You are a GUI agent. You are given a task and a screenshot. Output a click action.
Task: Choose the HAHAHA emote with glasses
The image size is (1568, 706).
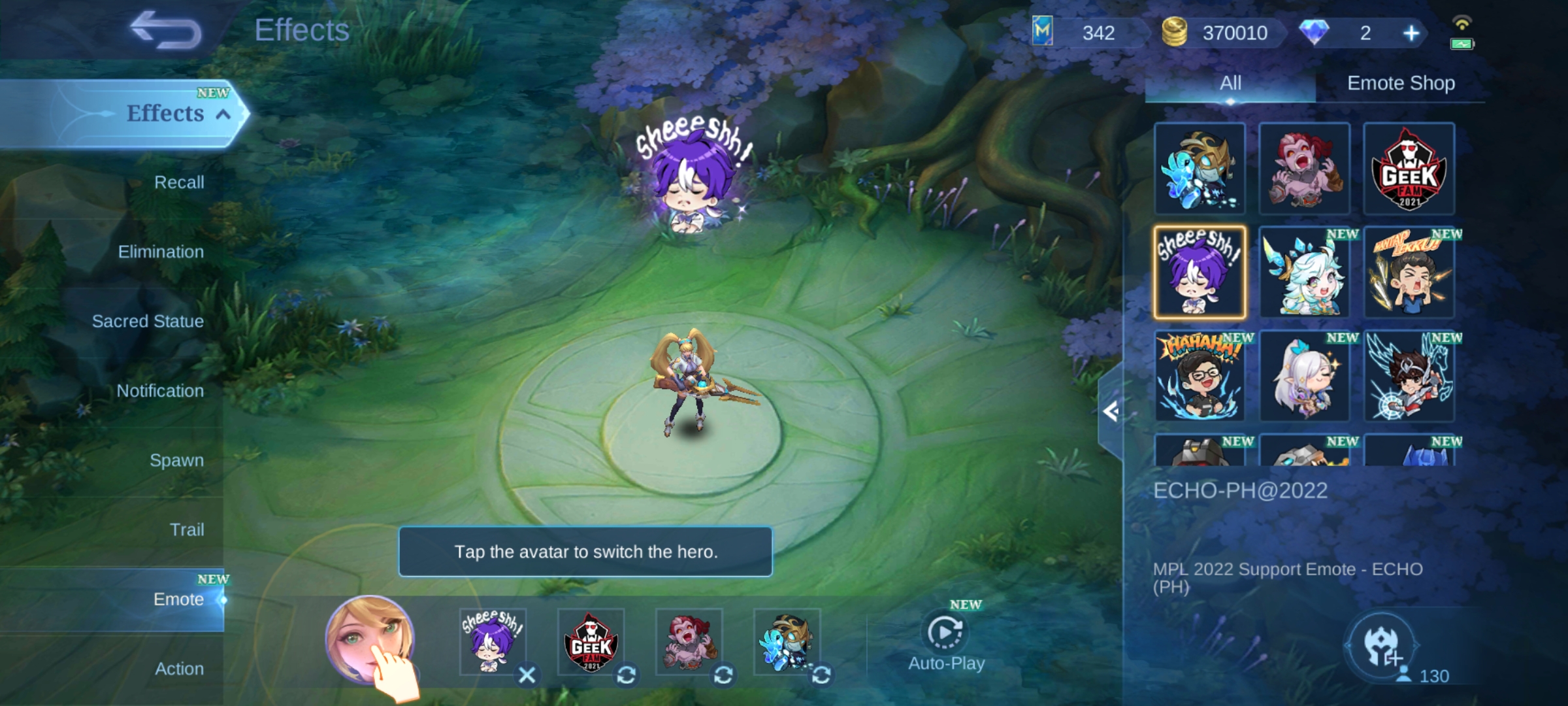click(x=1200, y=377)
